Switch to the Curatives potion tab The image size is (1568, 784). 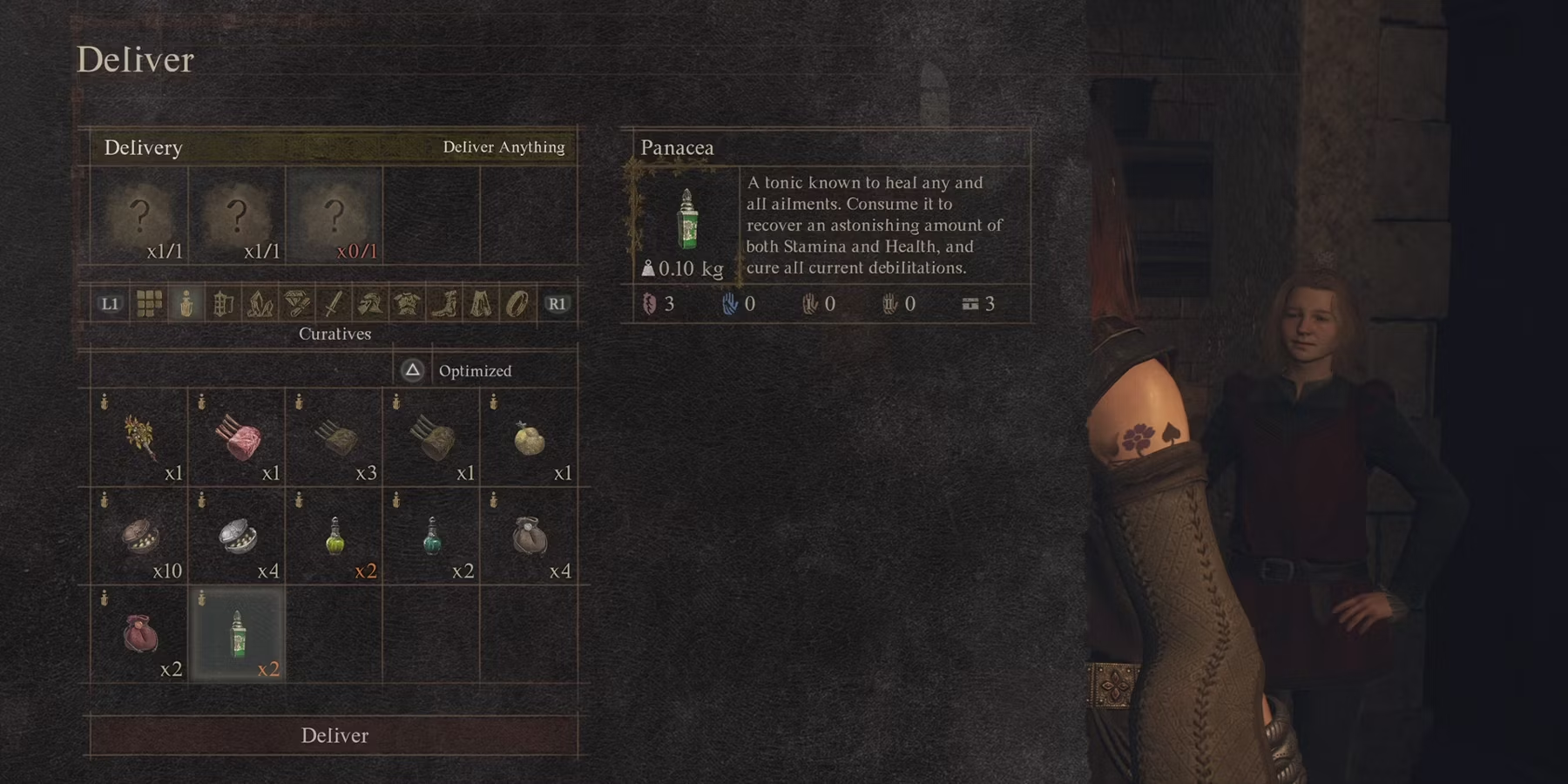(186, 303)
